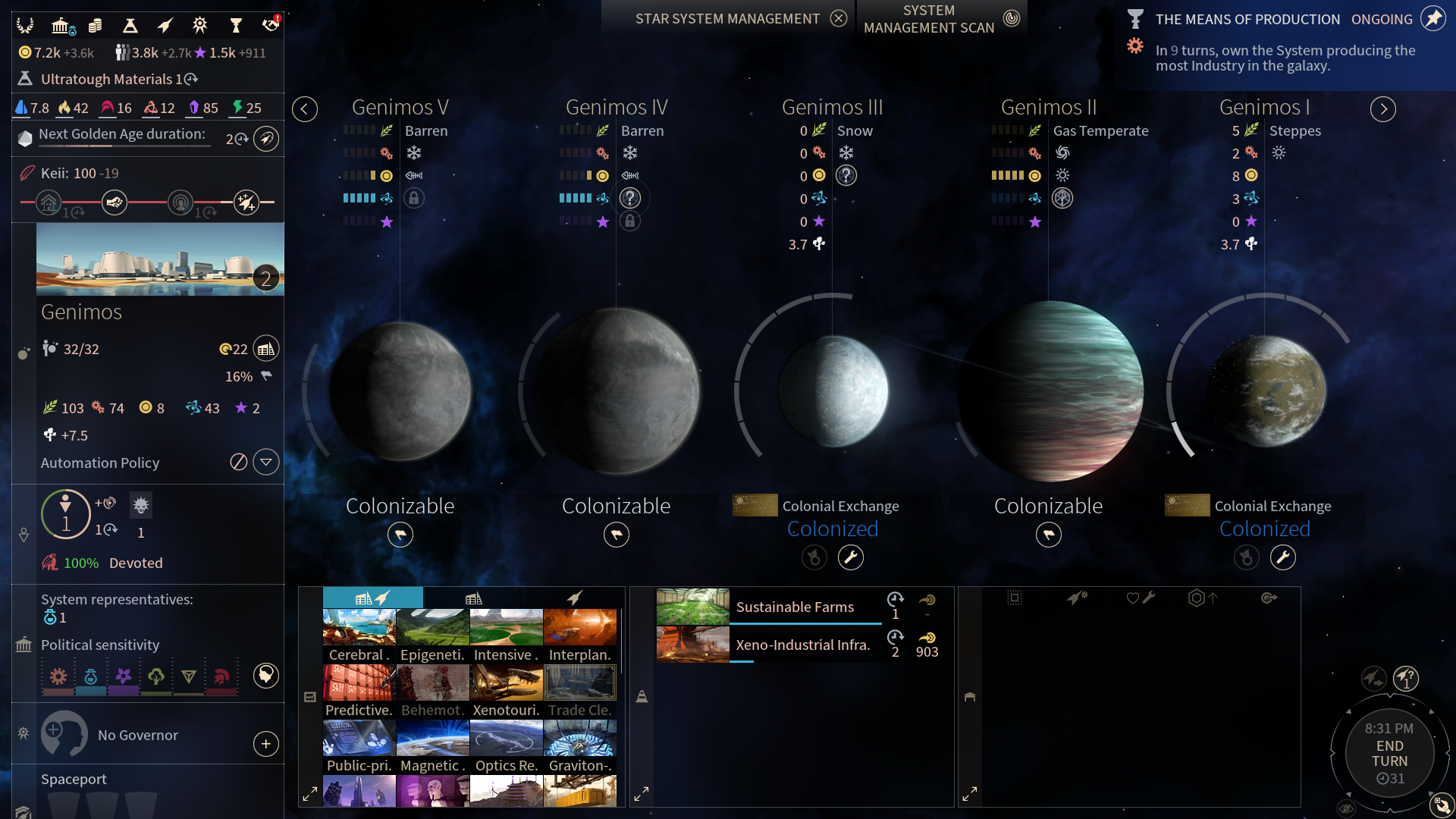Switch to the ships construction tab

pyautogui.click(x=574, y=598)
